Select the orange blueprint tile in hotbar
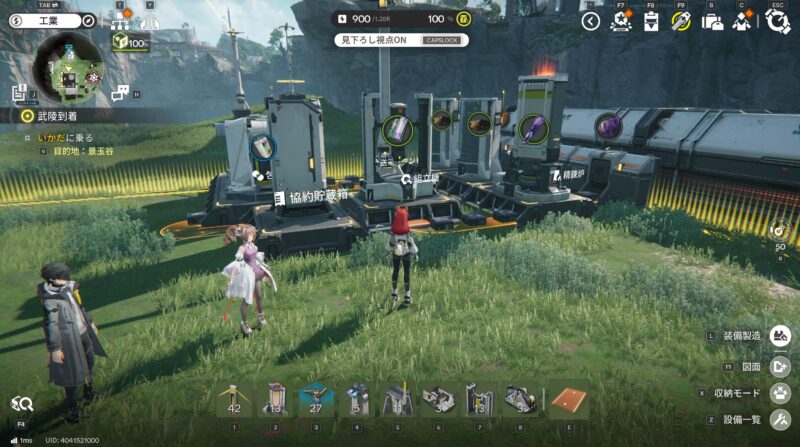The height and width of the screenshot is (447, 800). tap(568, 400)
